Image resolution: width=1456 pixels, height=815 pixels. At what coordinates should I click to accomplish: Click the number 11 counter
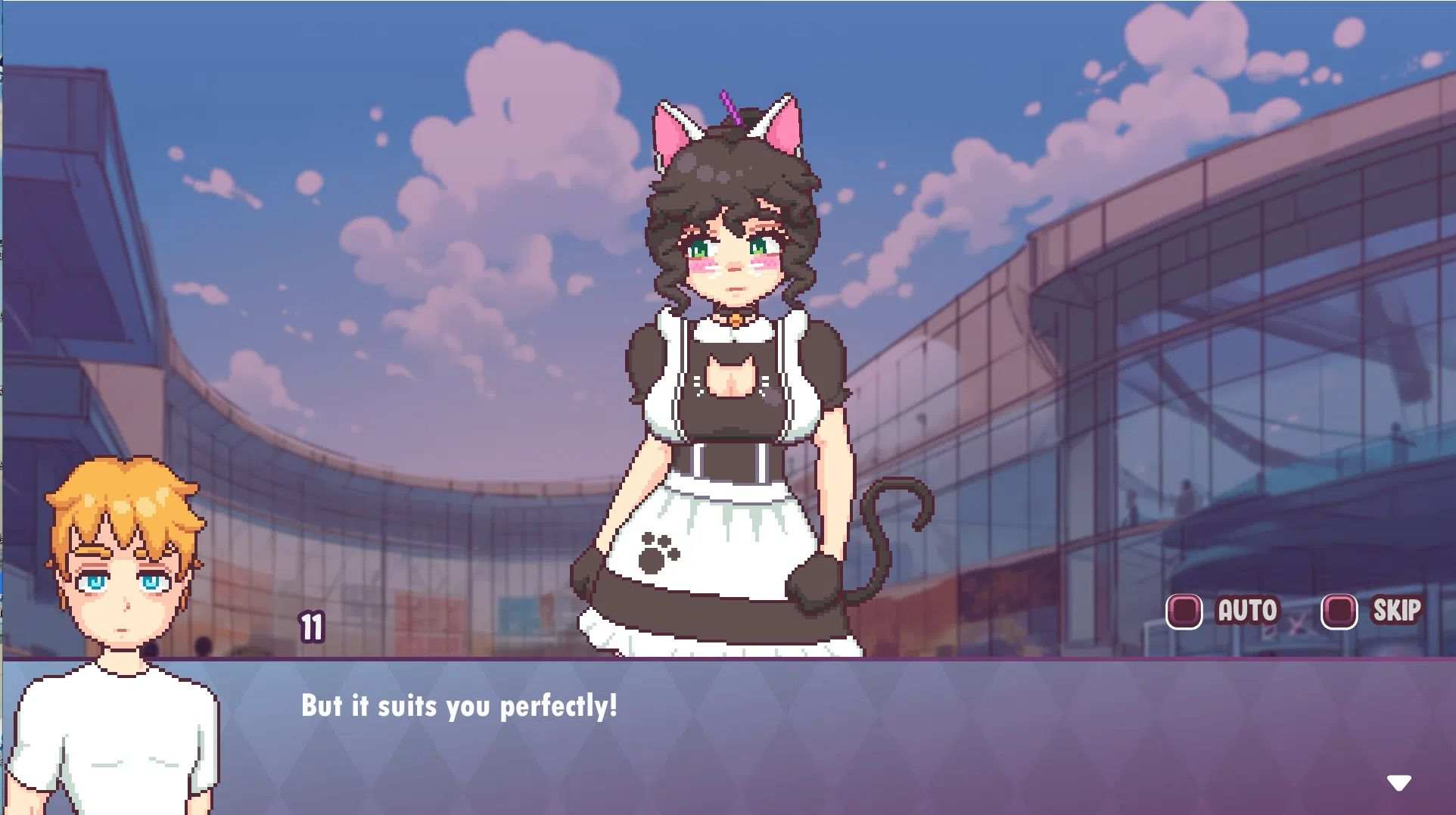coord(311,628)
